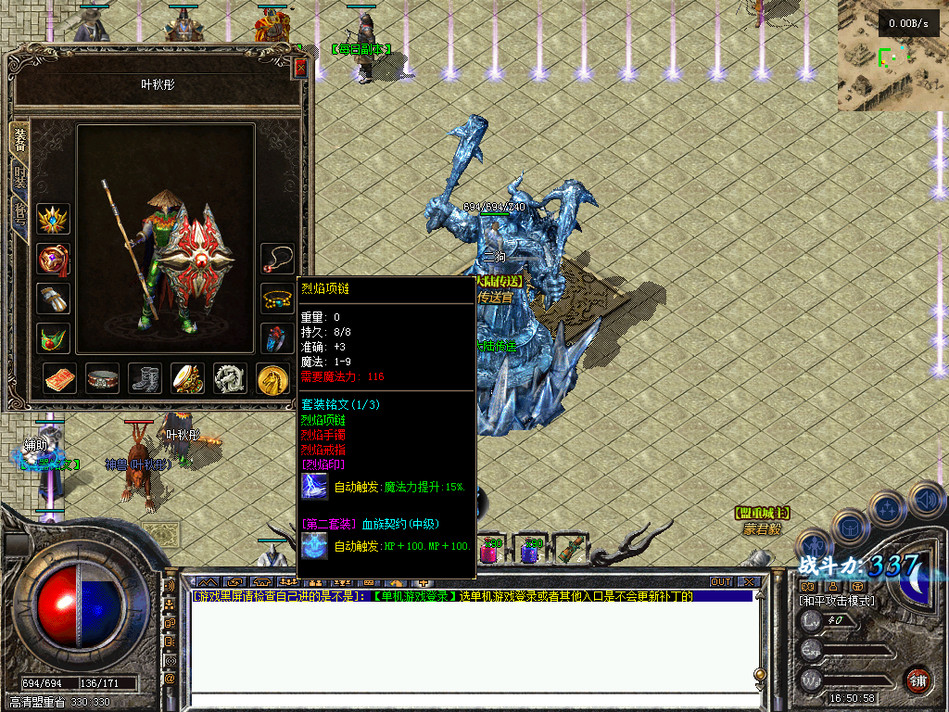
Task: Select the silver dragon emblem slot
Action: [x=231, y=378]
